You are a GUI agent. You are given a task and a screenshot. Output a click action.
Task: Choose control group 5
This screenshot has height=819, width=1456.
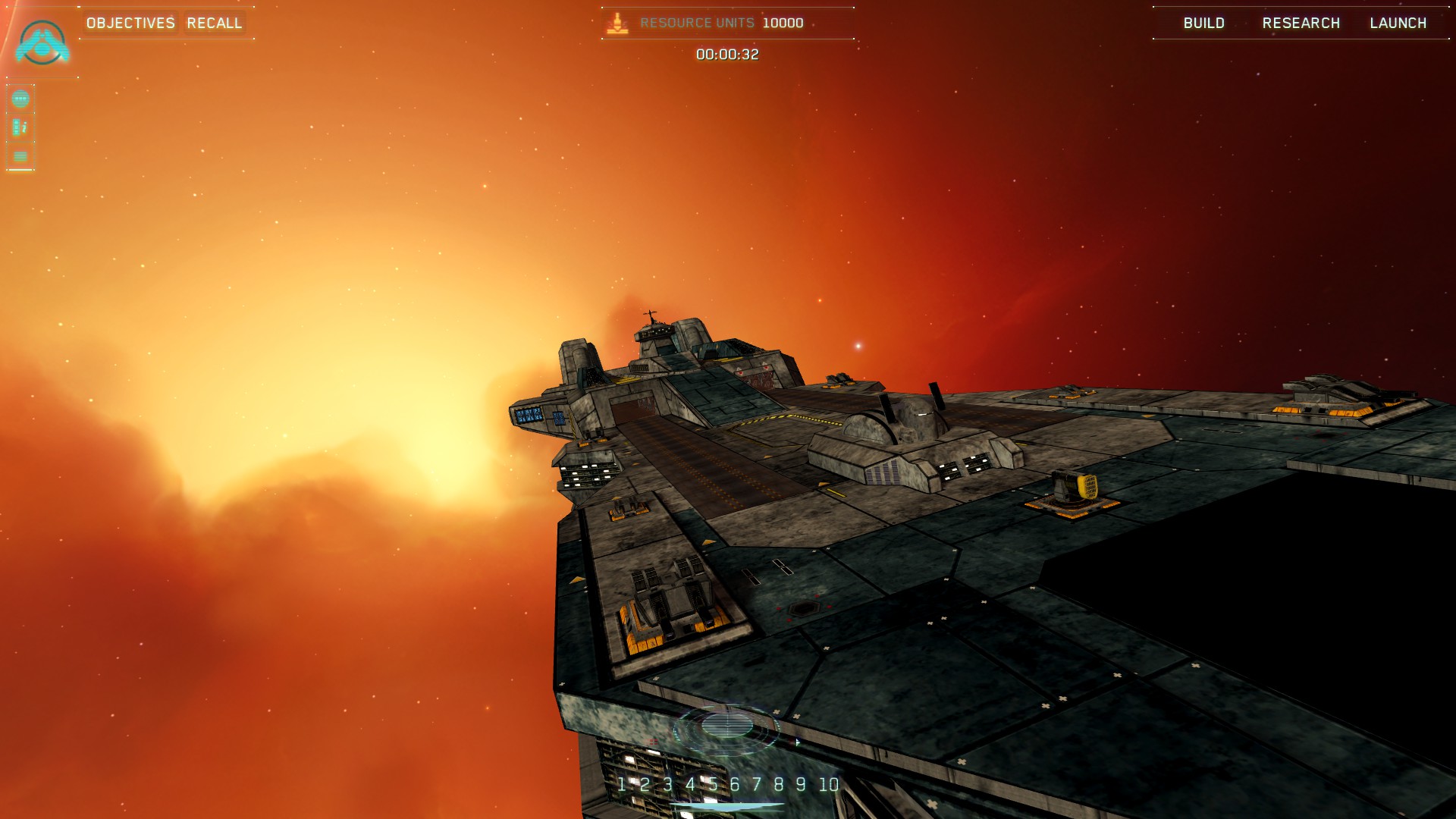click(x=712, y=784)
